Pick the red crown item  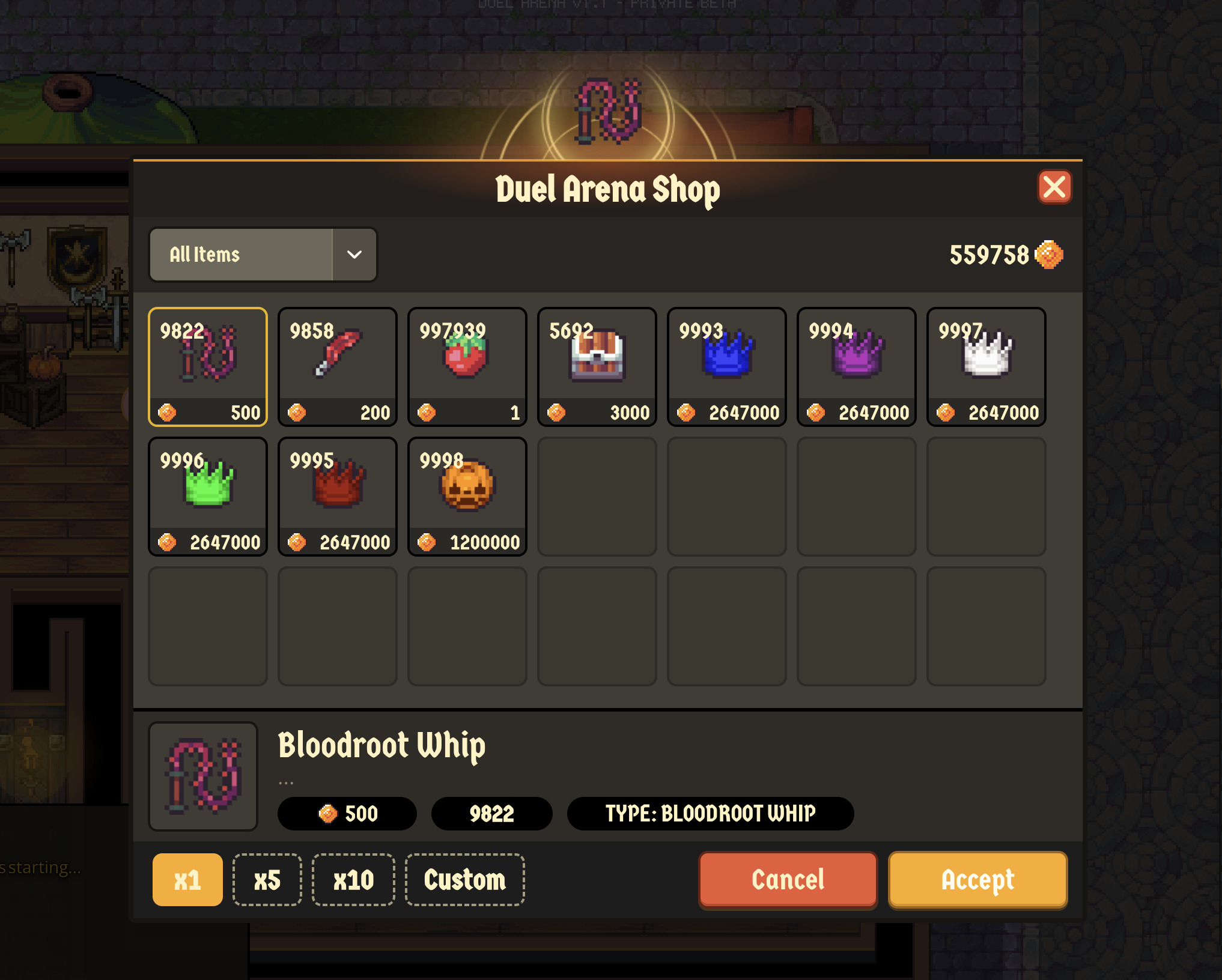click(338, 496)
